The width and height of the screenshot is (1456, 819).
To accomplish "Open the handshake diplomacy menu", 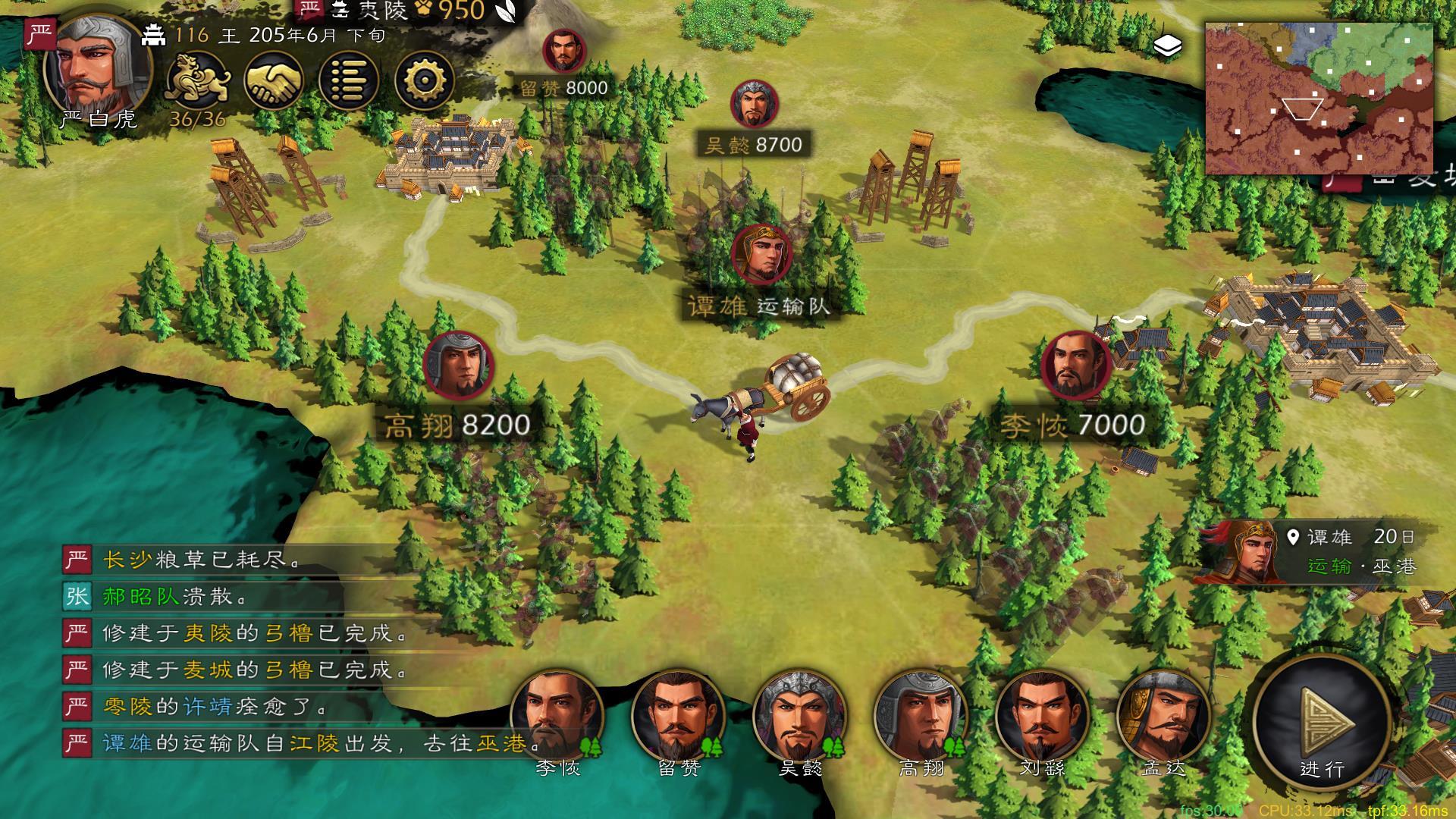I will (274, 80).
